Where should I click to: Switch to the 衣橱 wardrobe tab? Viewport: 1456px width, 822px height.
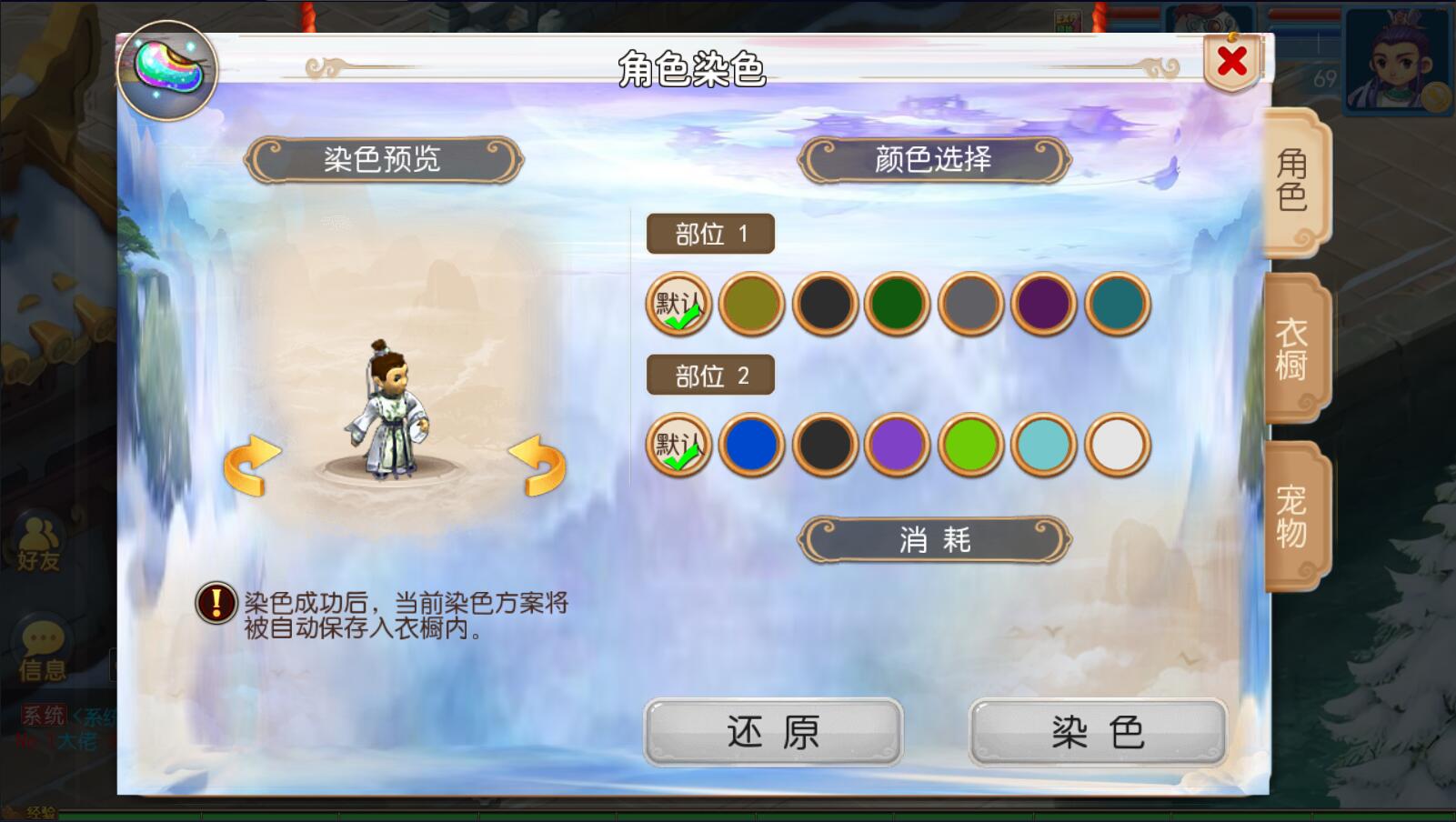coord(1292,348)
